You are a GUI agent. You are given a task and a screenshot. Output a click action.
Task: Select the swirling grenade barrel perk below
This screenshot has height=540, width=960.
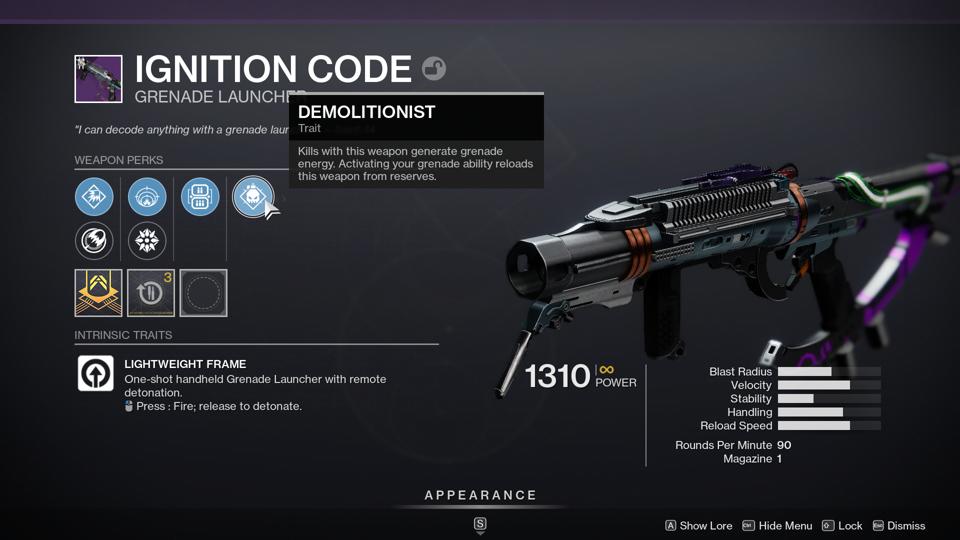pyautogui.click(x=94, y=241)
